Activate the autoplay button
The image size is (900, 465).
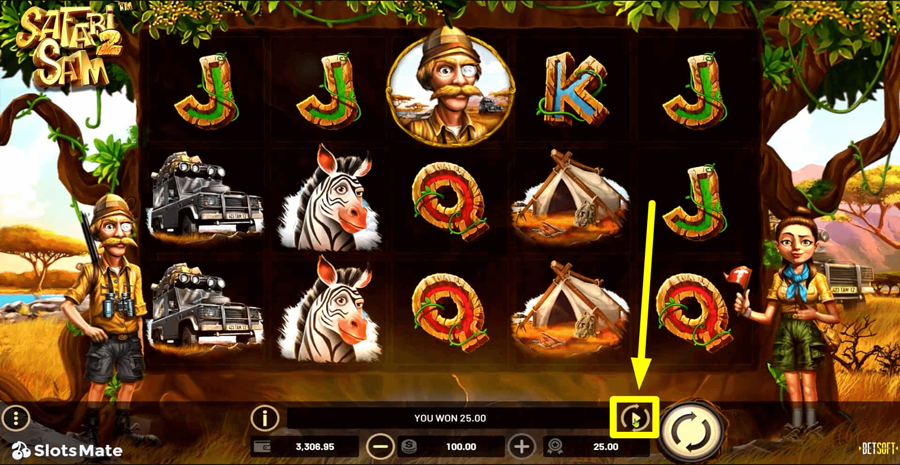(635, 417)
